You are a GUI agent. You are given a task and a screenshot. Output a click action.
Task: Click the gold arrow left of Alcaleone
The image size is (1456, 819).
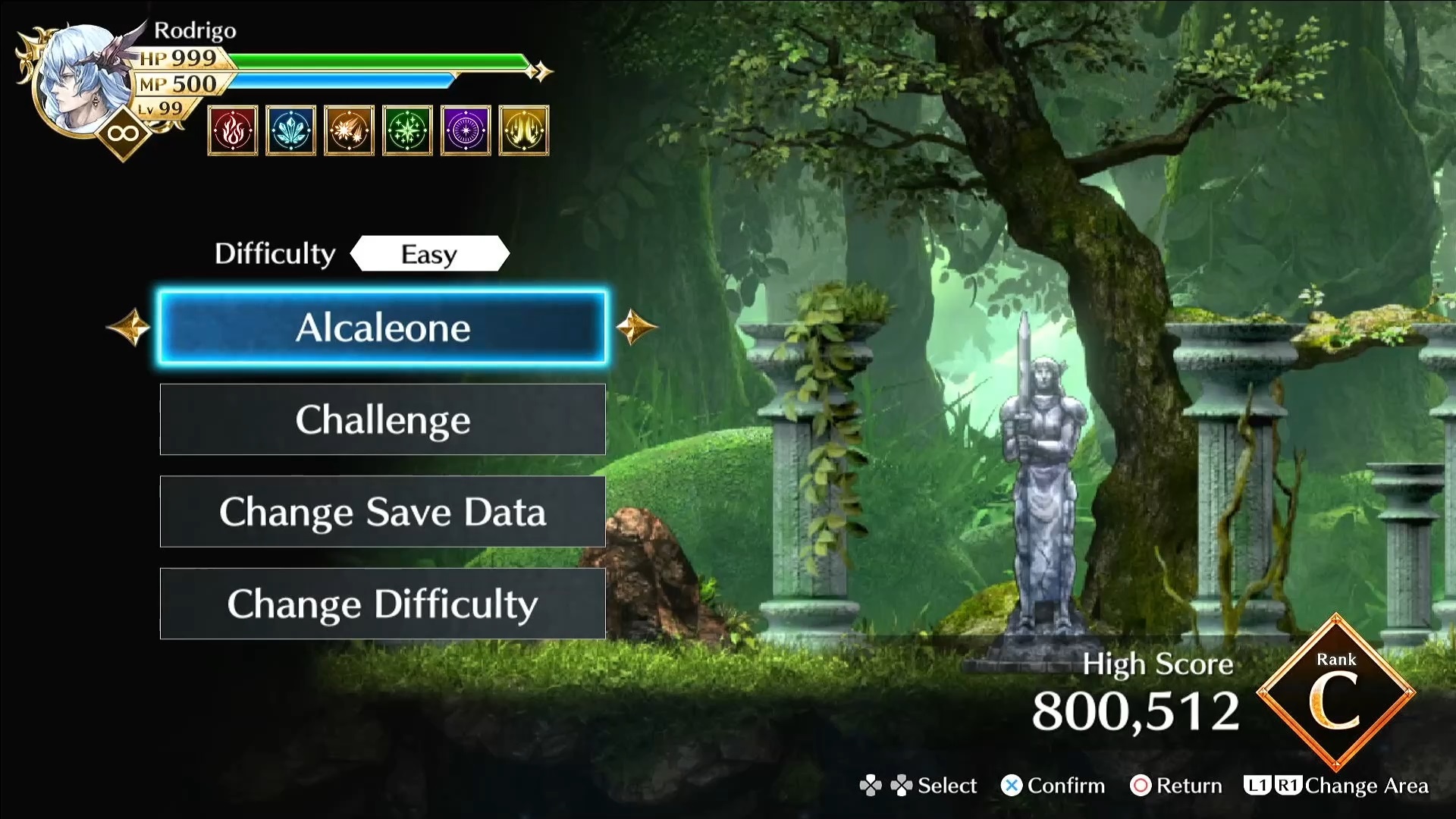click(x=129, y=328)
